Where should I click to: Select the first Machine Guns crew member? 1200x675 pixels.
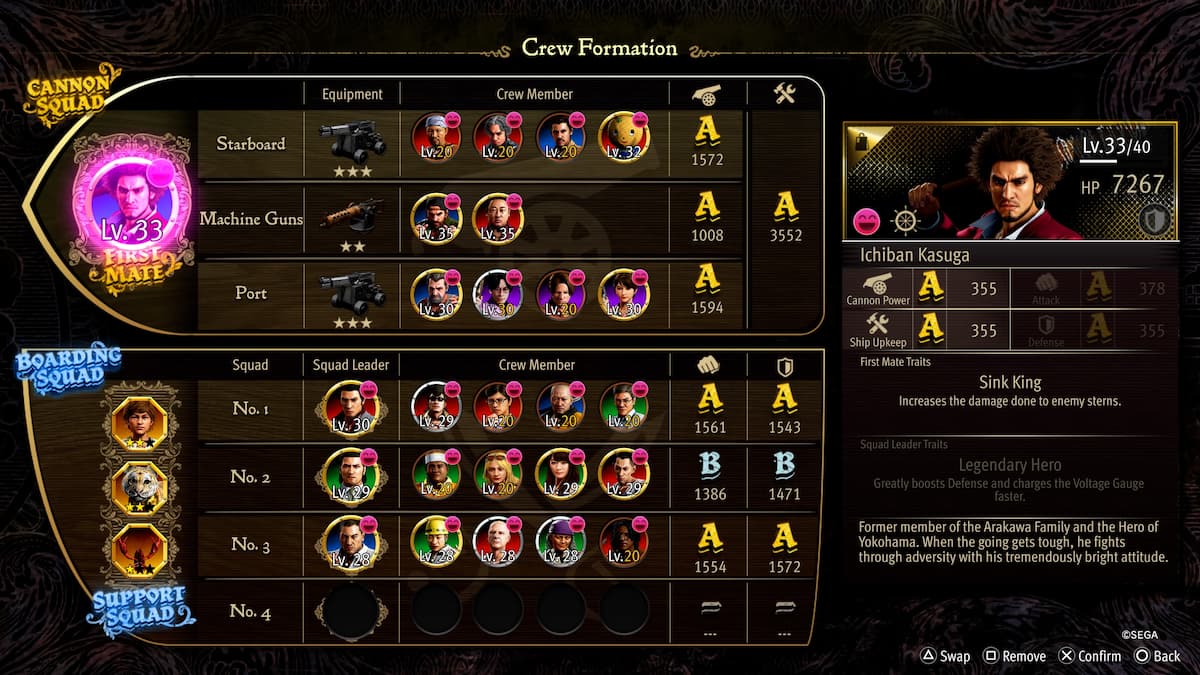click(436, 218)
